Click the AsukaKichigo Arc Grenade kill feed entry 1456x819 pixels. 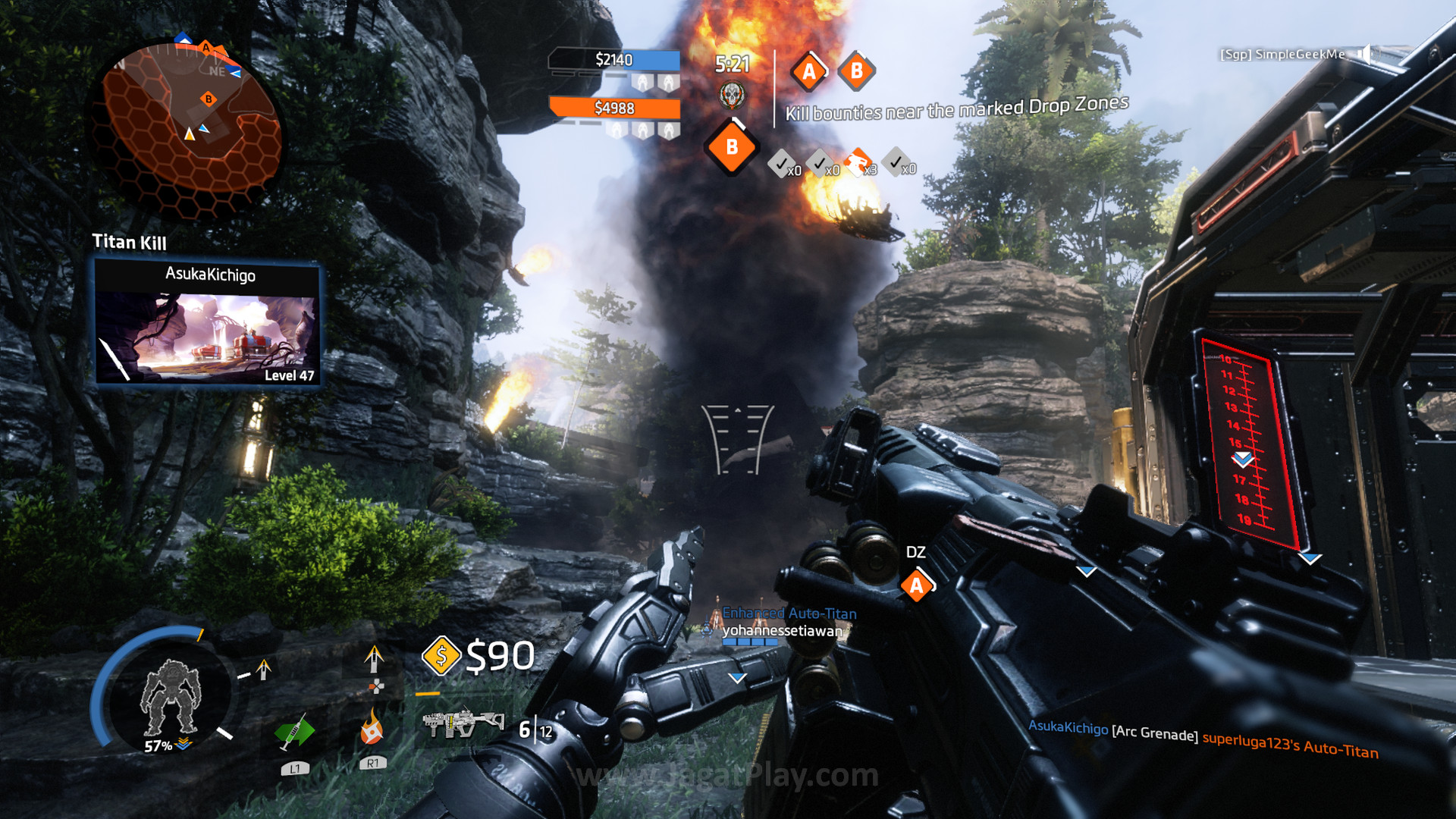point(1202,739)
